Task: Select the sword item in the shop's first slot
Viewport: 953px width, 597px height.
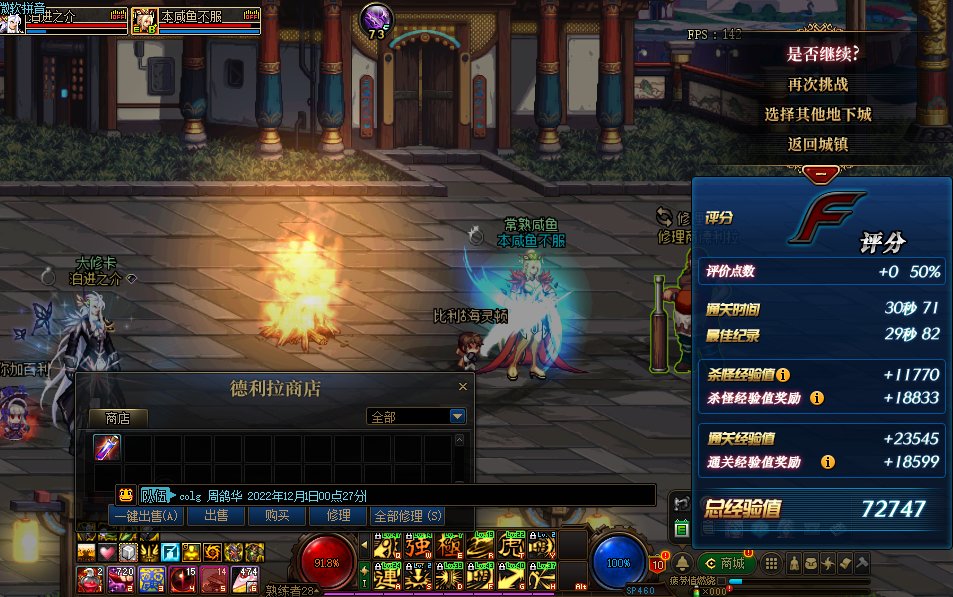Action: click(x=107, y=447)
